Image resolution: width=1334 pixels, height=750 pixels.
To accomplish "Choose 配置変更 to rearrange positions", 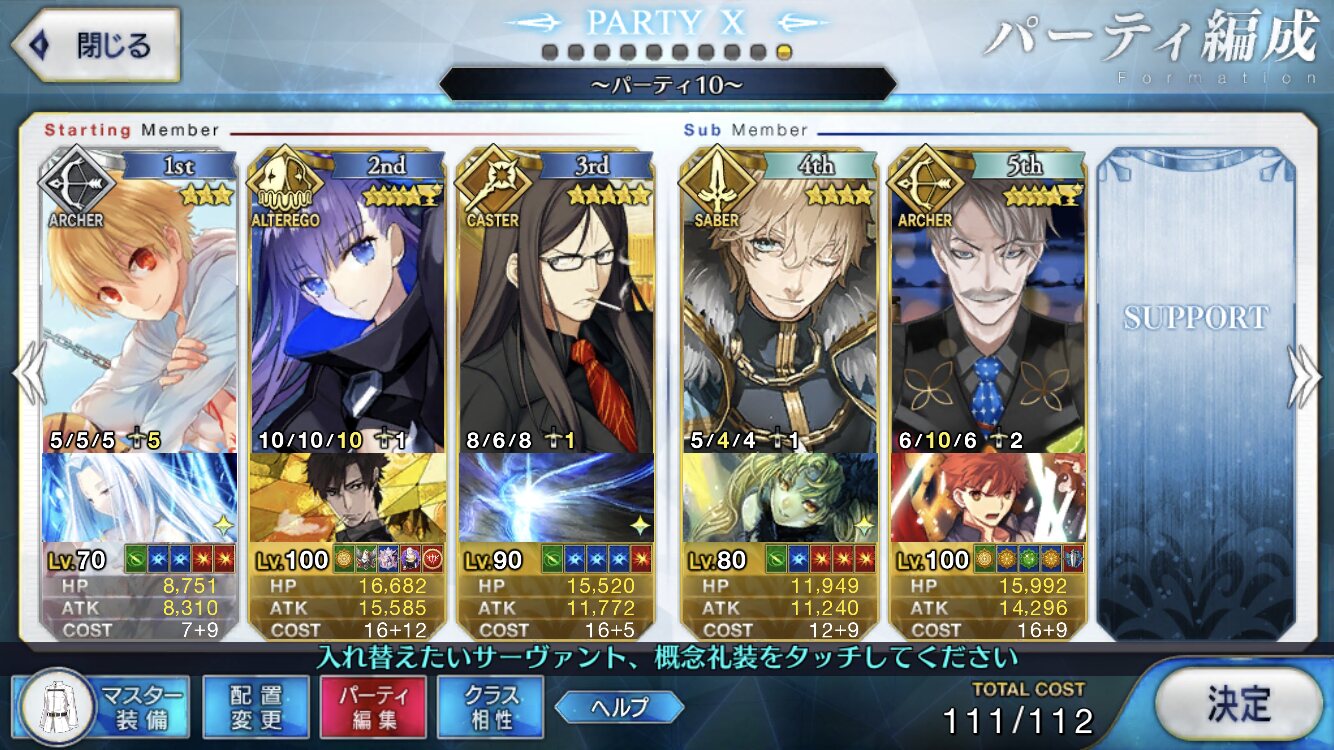I will (255, 705).
